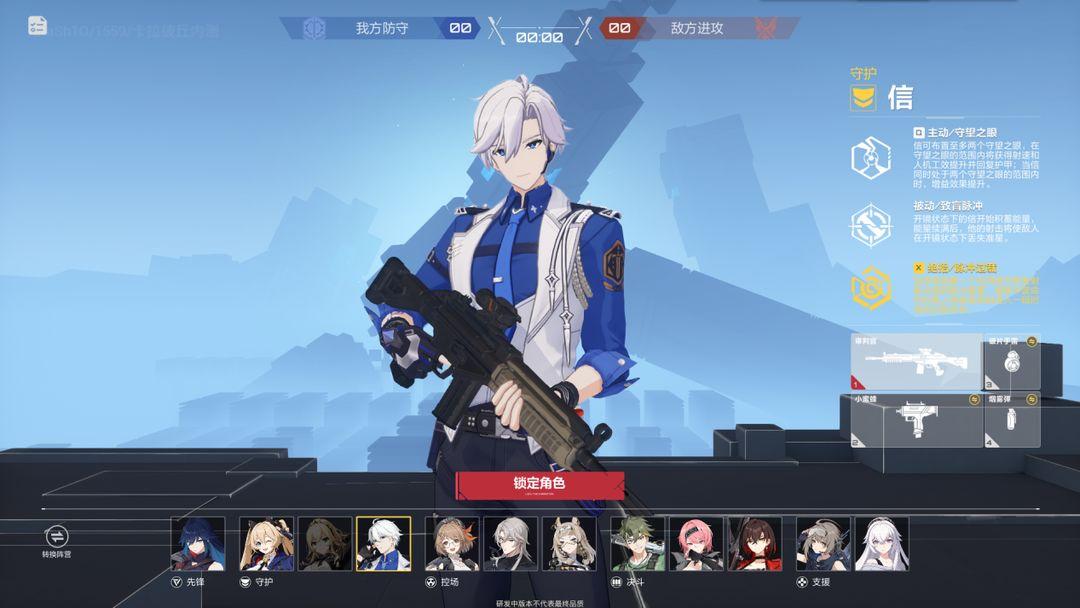The image size is (1080, 608).
Task: Choose the green-haired duelist portrait
Action: tap(638, 543)
